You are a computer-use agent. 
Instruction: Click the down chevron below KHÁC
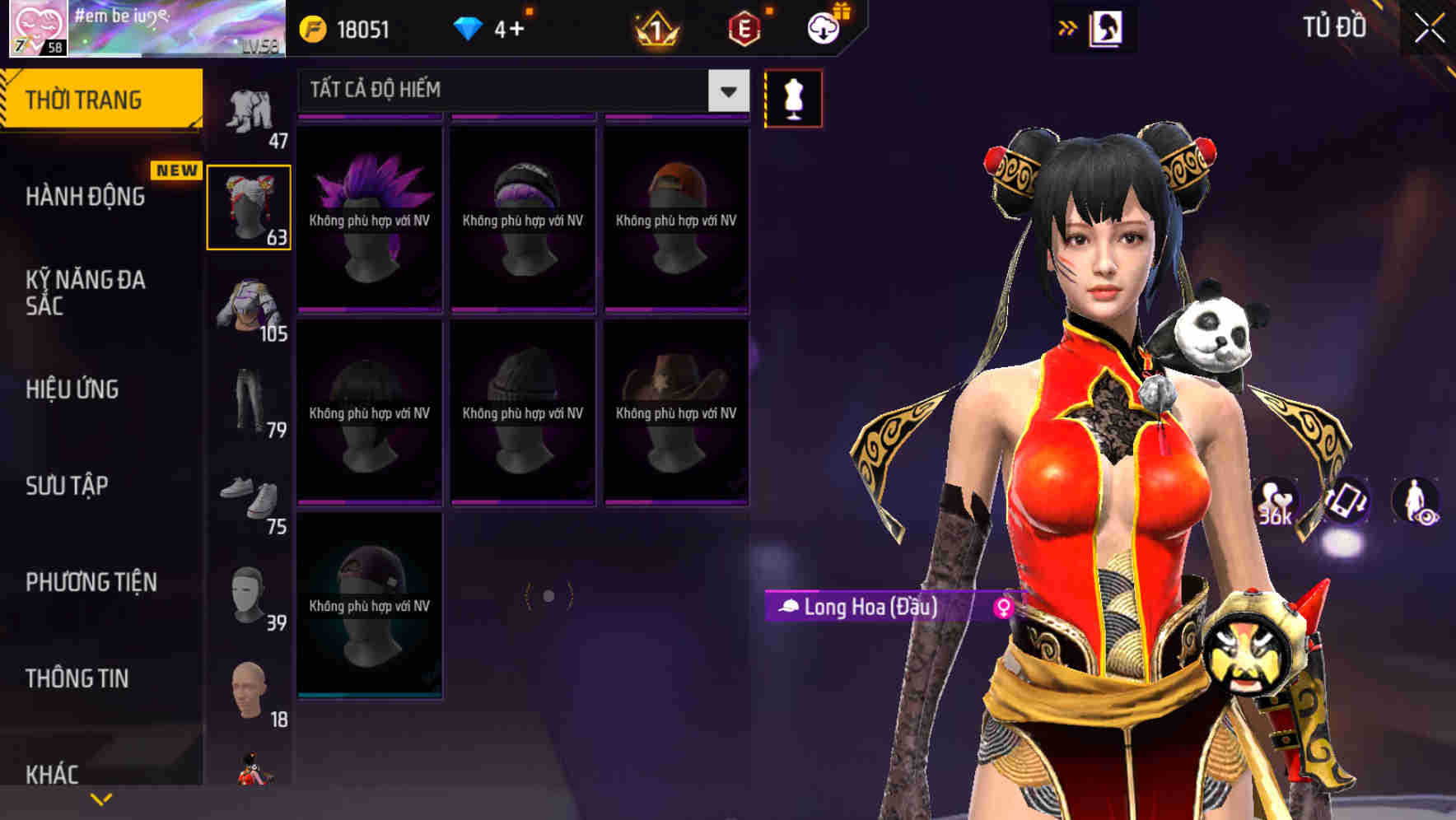coord(101,798)
